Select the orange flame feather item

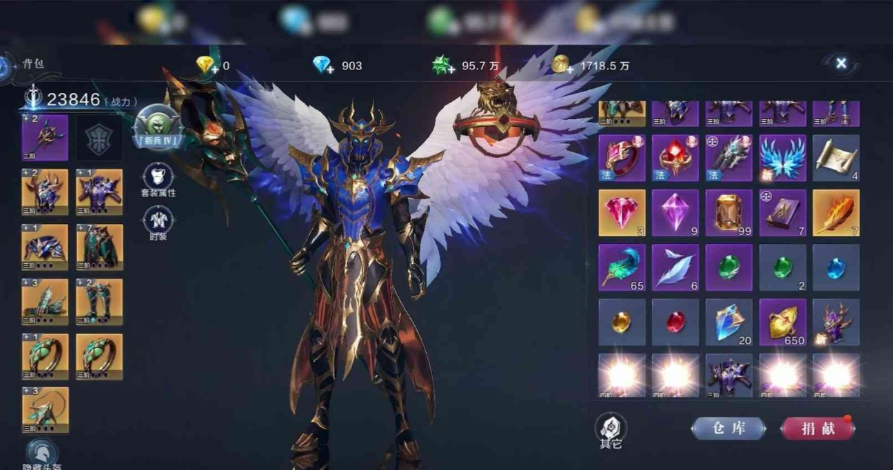tap(836, 212)
